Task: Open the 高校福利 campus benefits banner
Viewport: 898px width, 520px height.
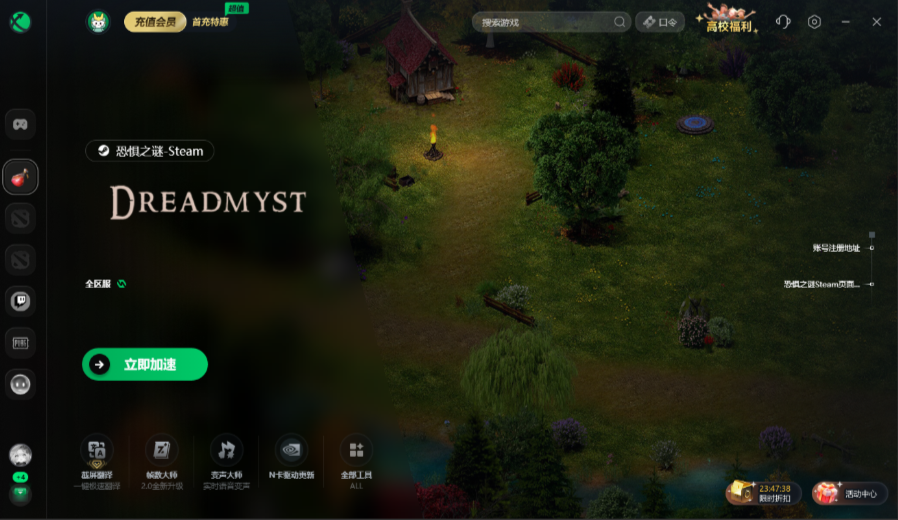Action: point(729,19)
